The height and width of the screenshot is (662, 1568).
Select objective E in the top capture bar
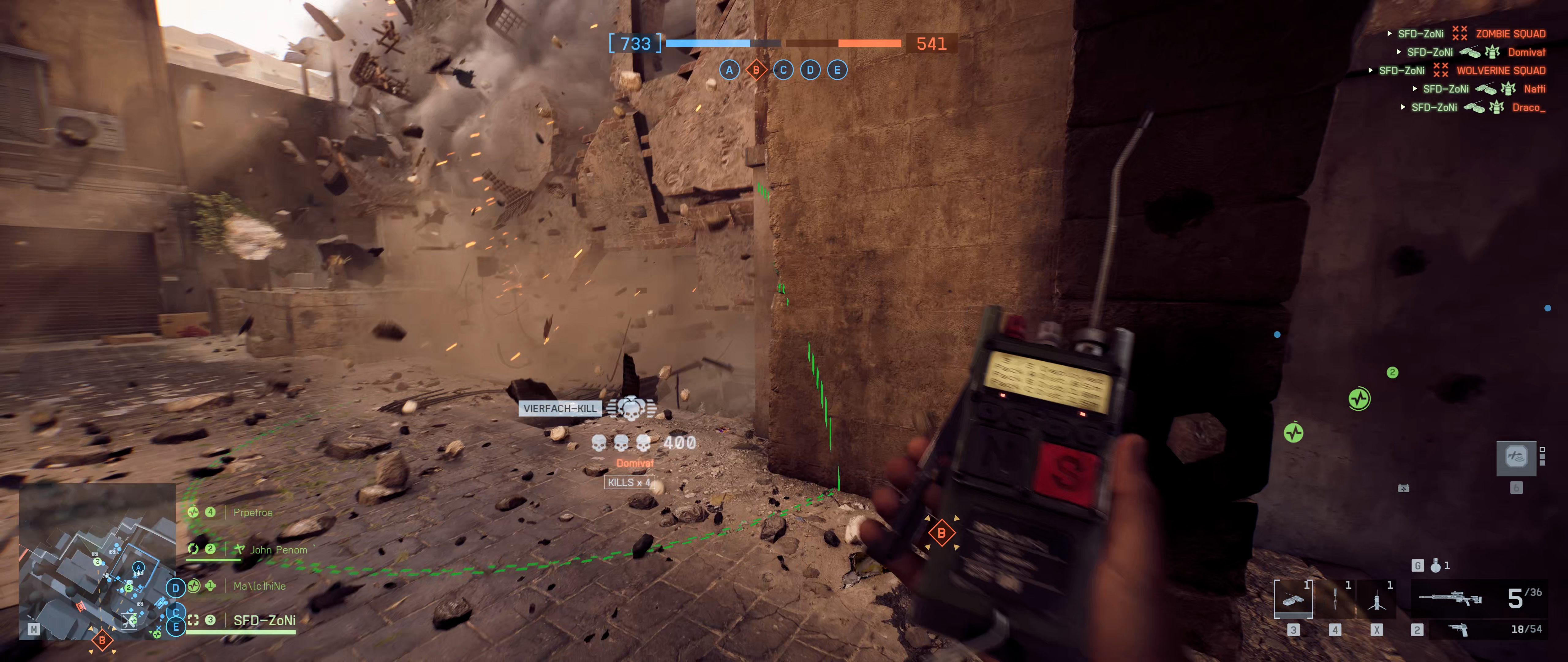837,70
